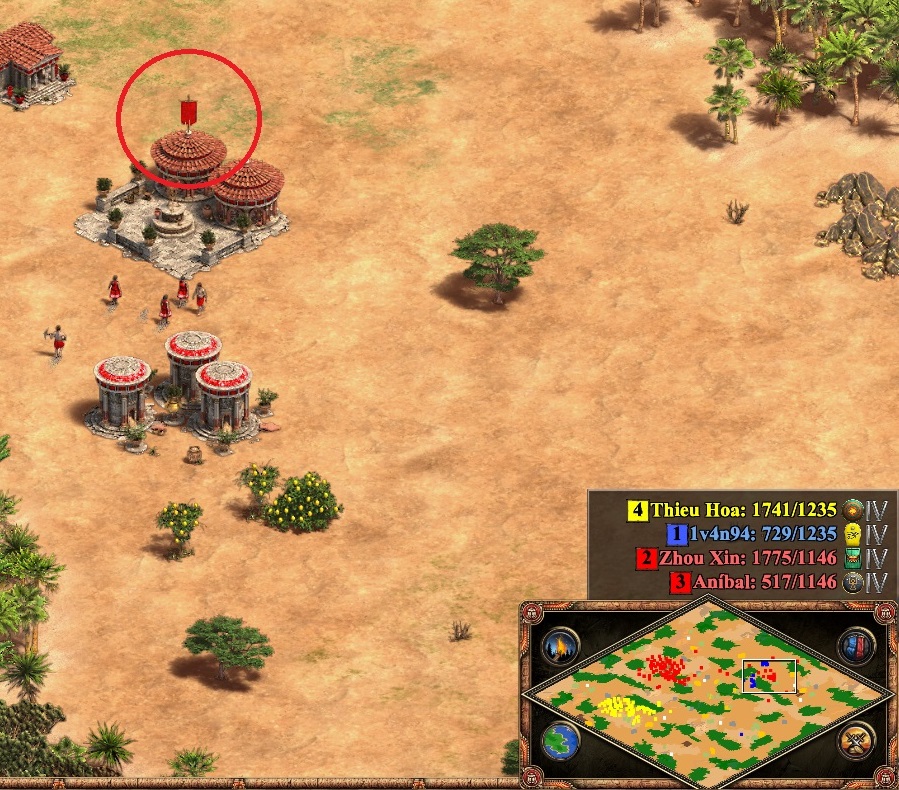This screenshot has height=790, width=899.
Task: Toggle the globe map mode button
Action: [x=561, y=741]
